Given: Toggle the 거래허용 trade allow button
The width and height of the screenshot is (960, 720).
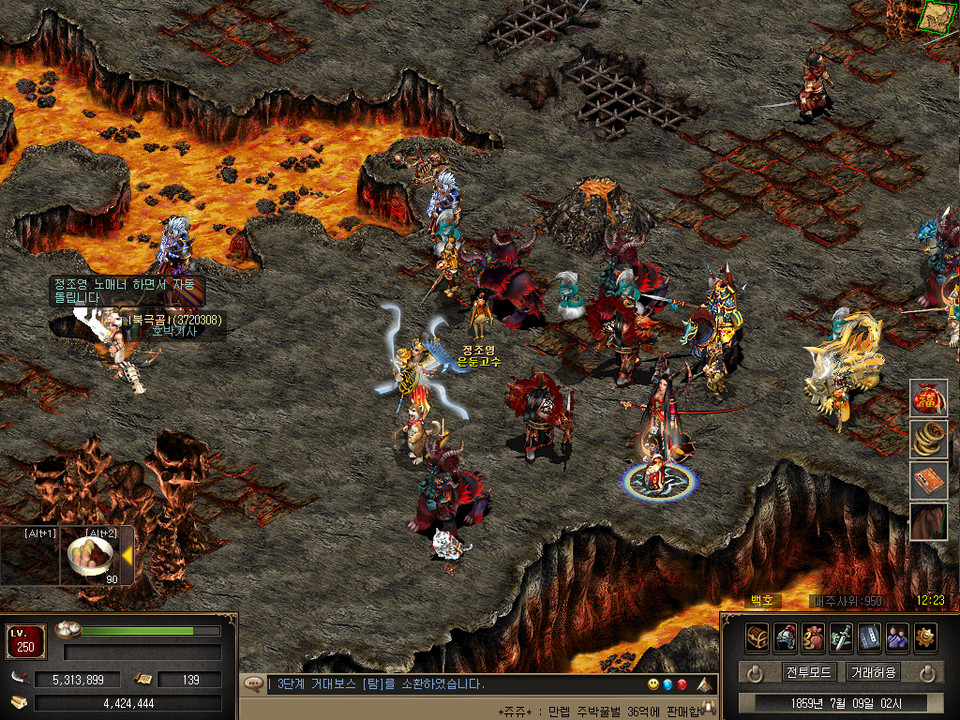Looking at the screenshot, I should 873,672.
